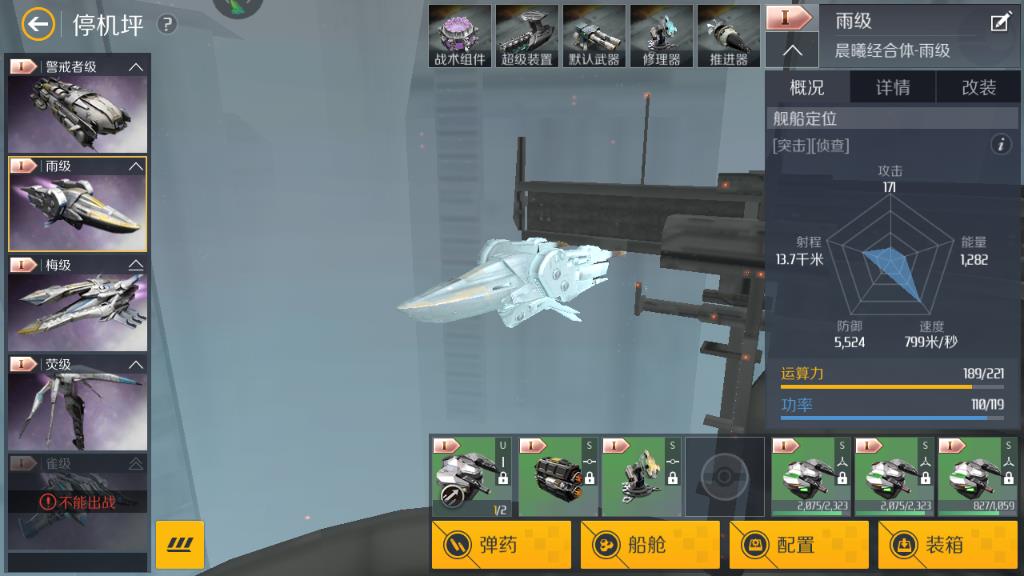Choose the 荧级 ship card
This screenshot has height=576, width=1024.
click(x=77, y=402)
